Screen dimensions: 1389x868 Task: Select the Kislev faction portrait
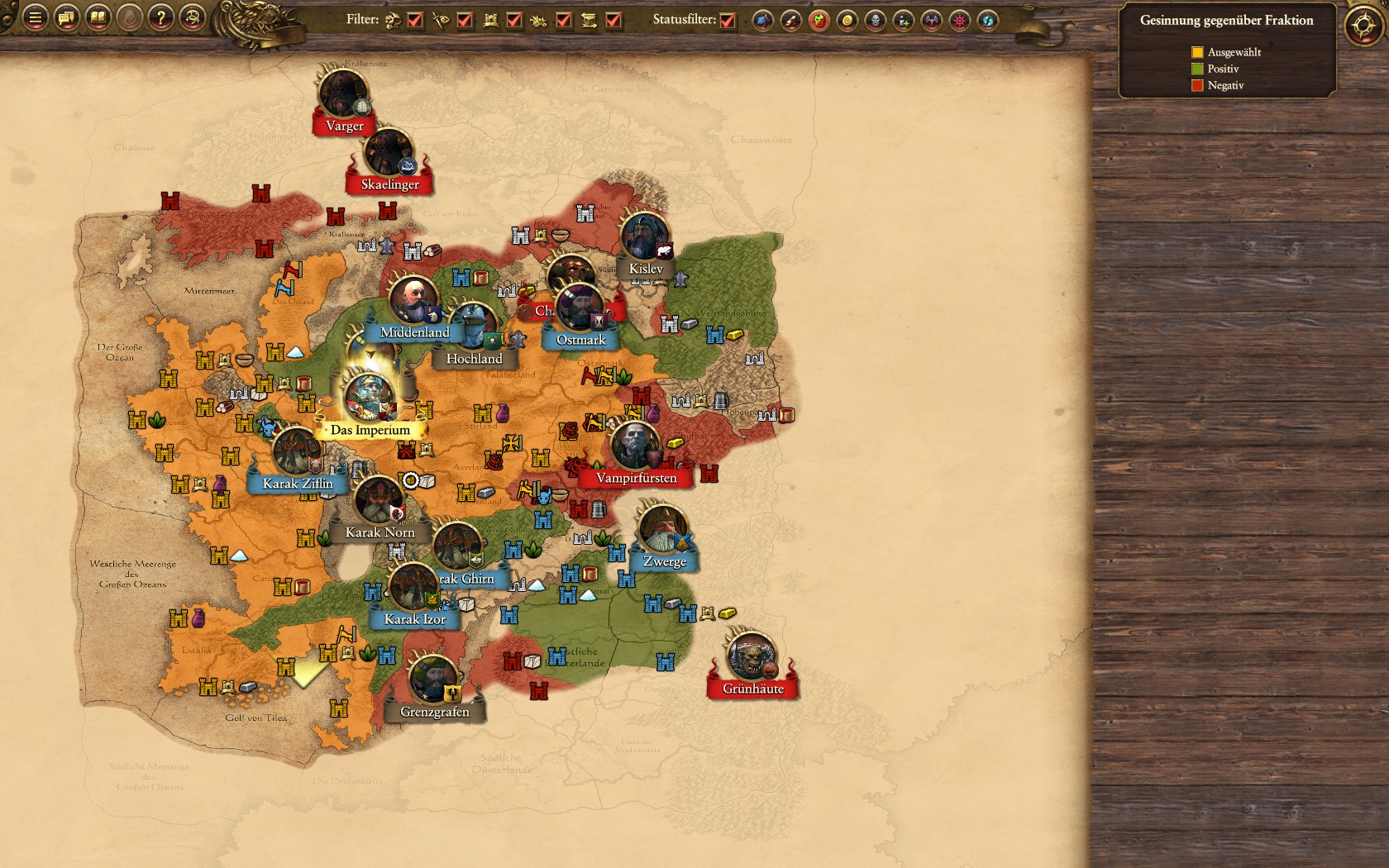click(x=645, y=237)
